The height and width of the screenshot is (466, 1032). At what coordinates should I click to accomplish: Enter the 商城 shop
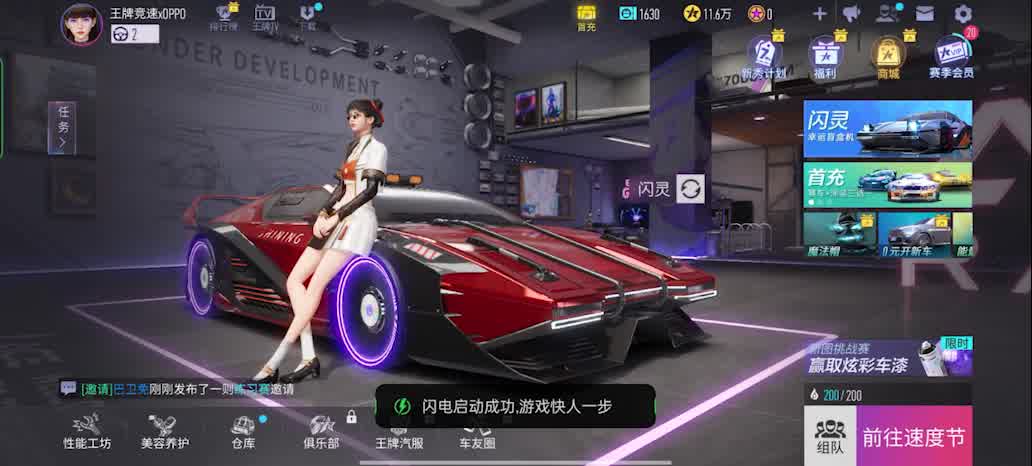click(887, 57)
